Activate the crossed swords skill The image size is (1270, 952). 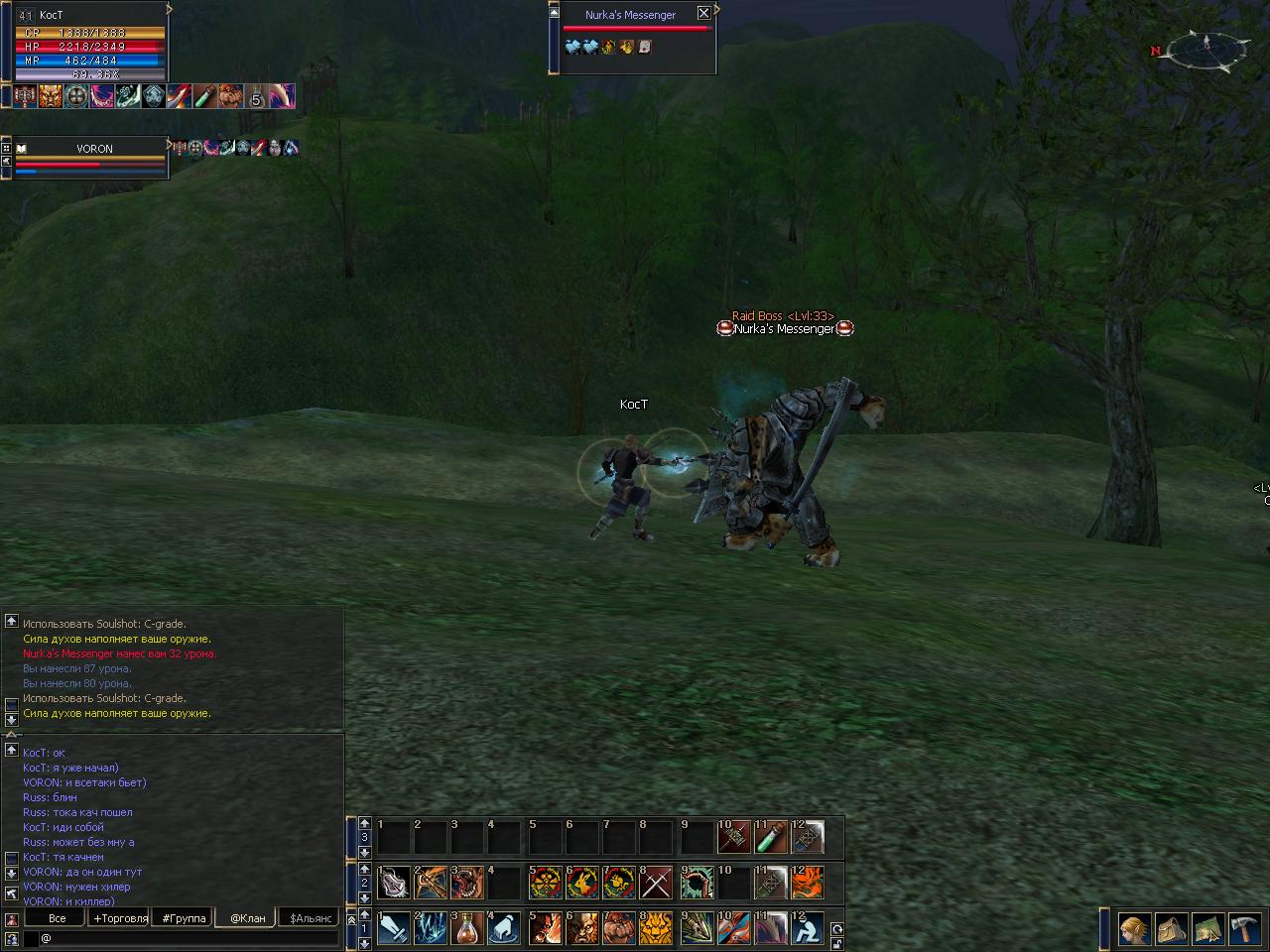(x=656, y=883)
